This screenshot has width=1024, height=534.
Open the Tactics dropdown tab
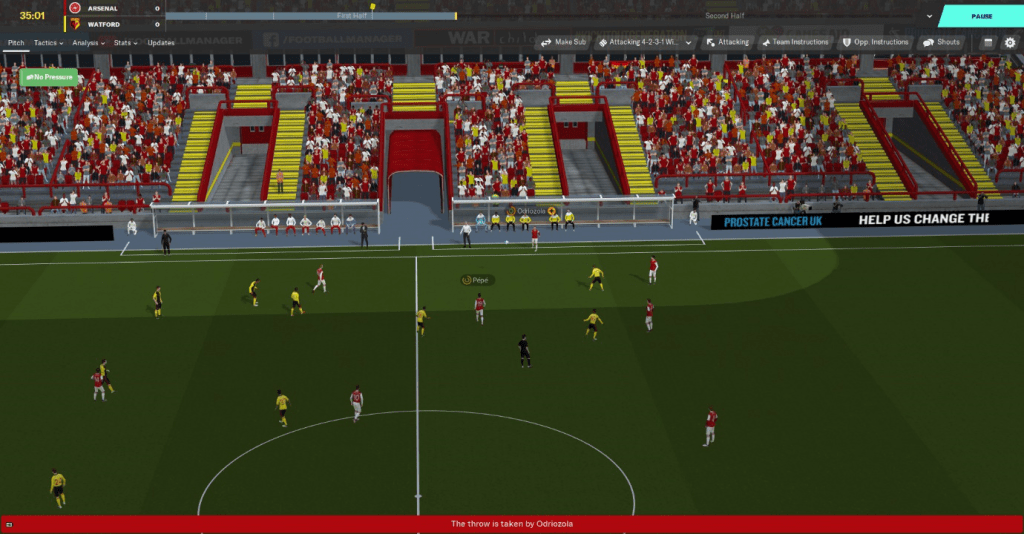coord(48,43)
